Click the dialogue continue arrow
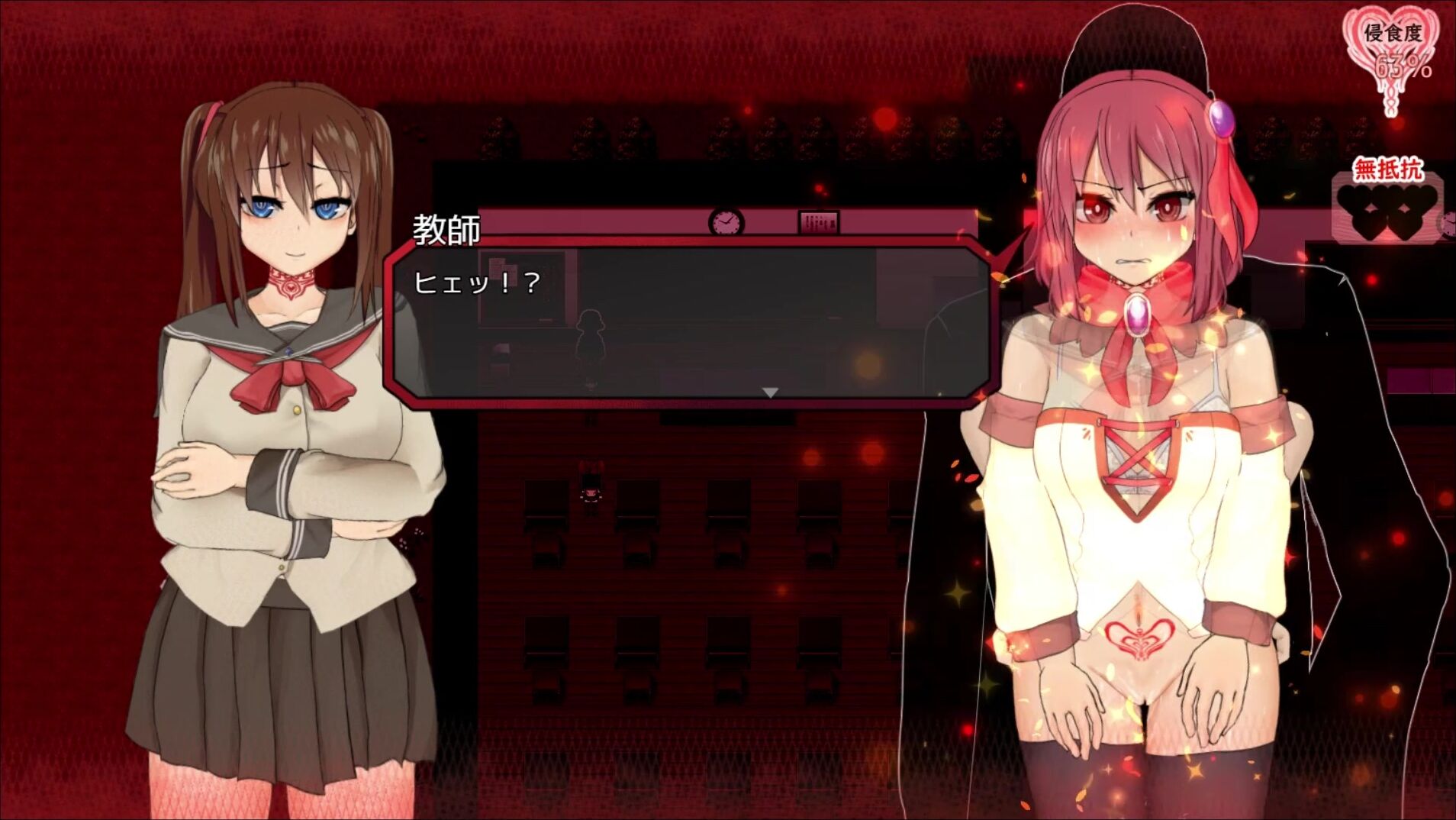This screenshot has width=1456, height=820. (x=770, y=392)
